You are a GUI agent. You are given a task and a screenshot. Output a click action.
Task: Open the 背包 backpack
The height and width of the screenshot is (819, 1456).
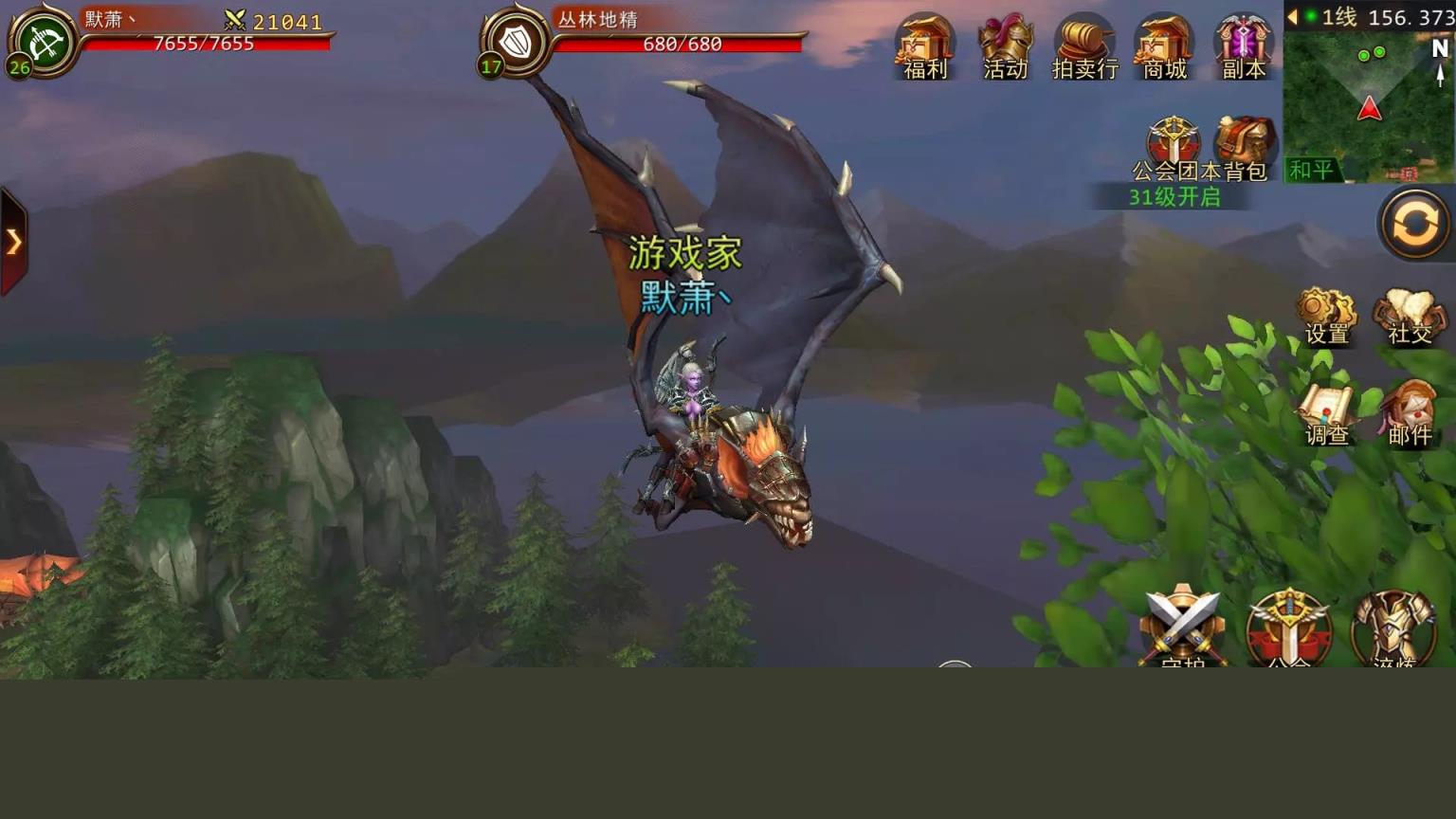1246,146
